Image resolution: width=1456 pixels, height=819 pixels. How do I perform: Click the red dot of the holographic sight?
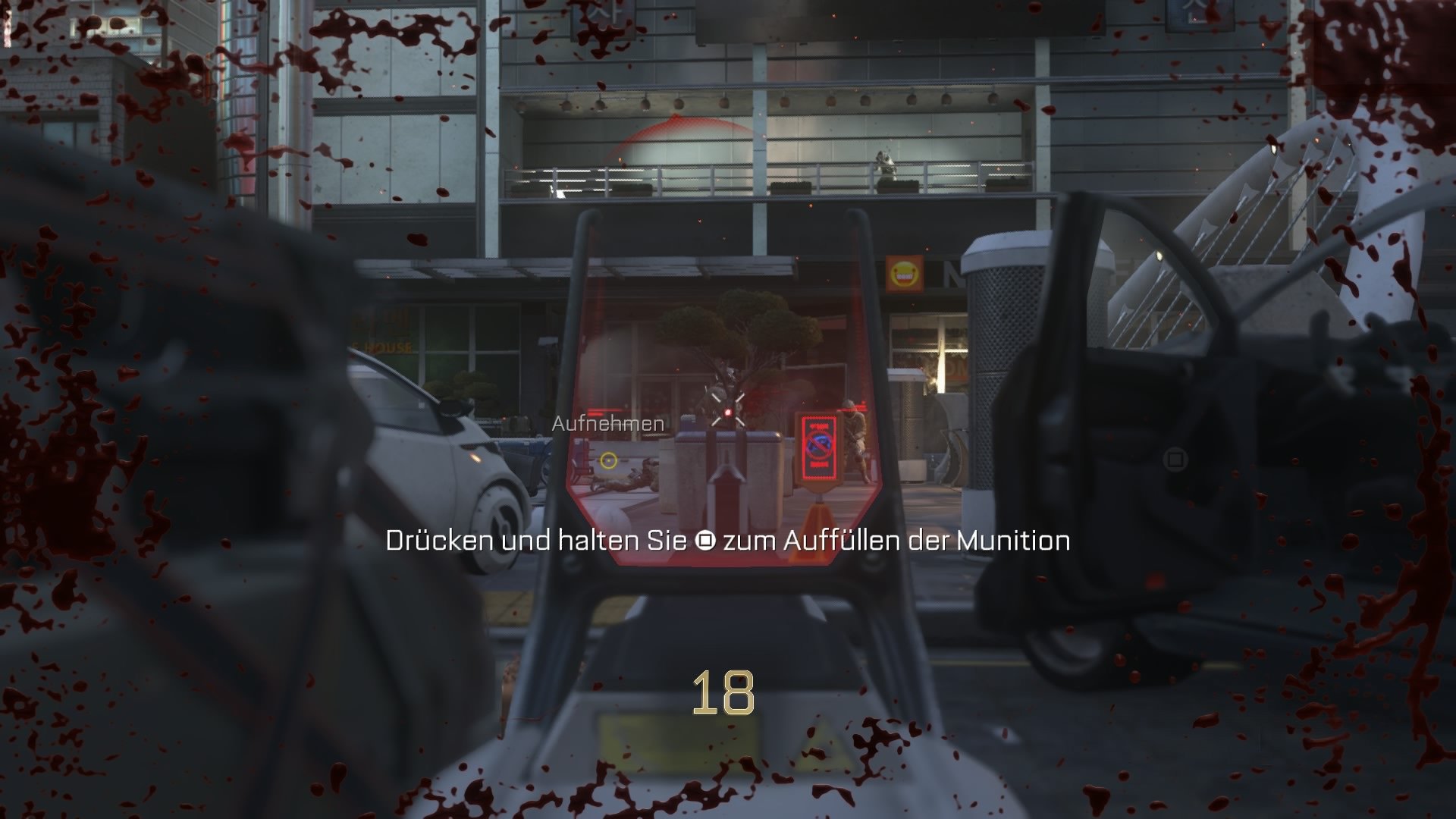727,413
